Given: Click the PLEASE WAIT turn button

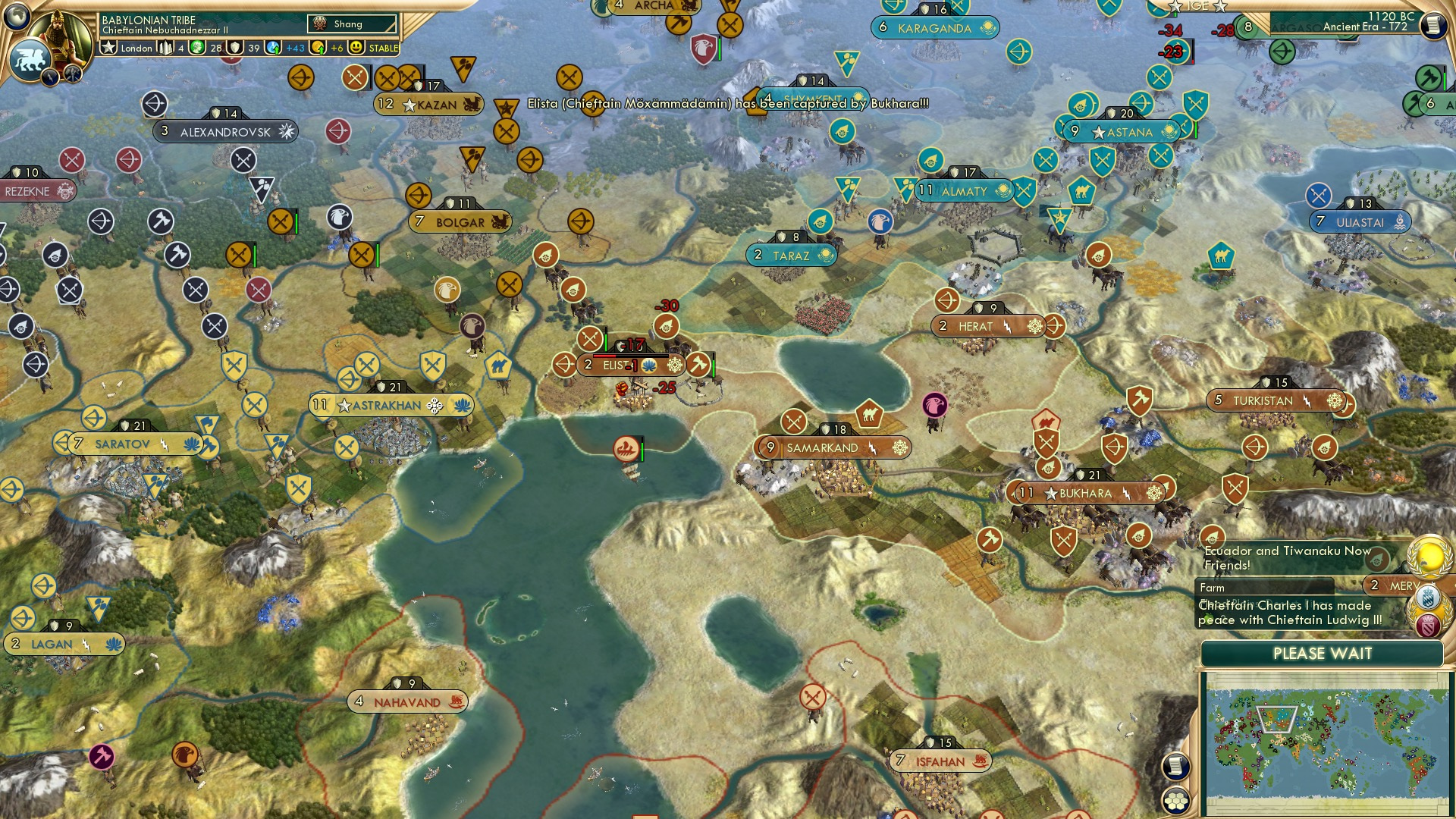Looking at the screenshot, I should click(x=1322, y=653).
